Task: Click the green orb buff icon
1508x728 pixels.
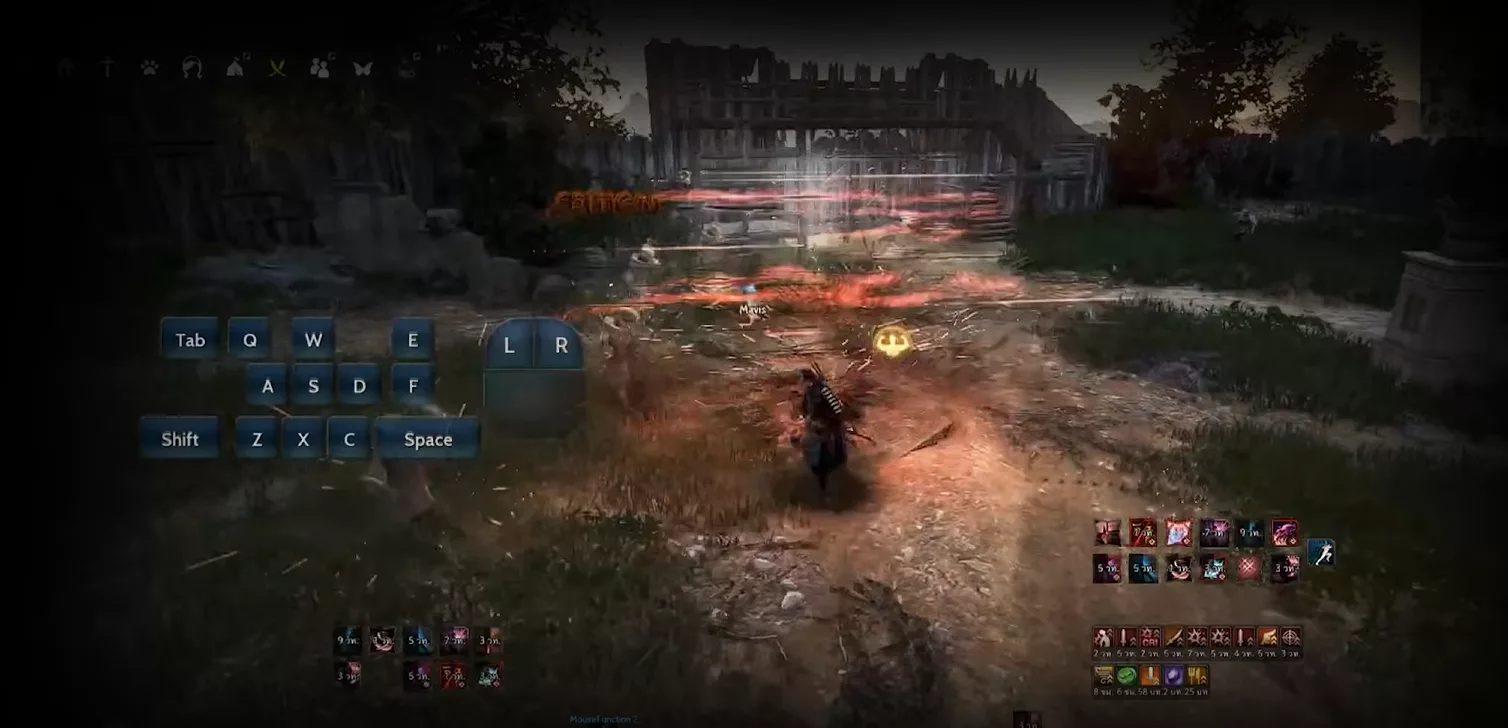Action: [x=1126, y=675]
